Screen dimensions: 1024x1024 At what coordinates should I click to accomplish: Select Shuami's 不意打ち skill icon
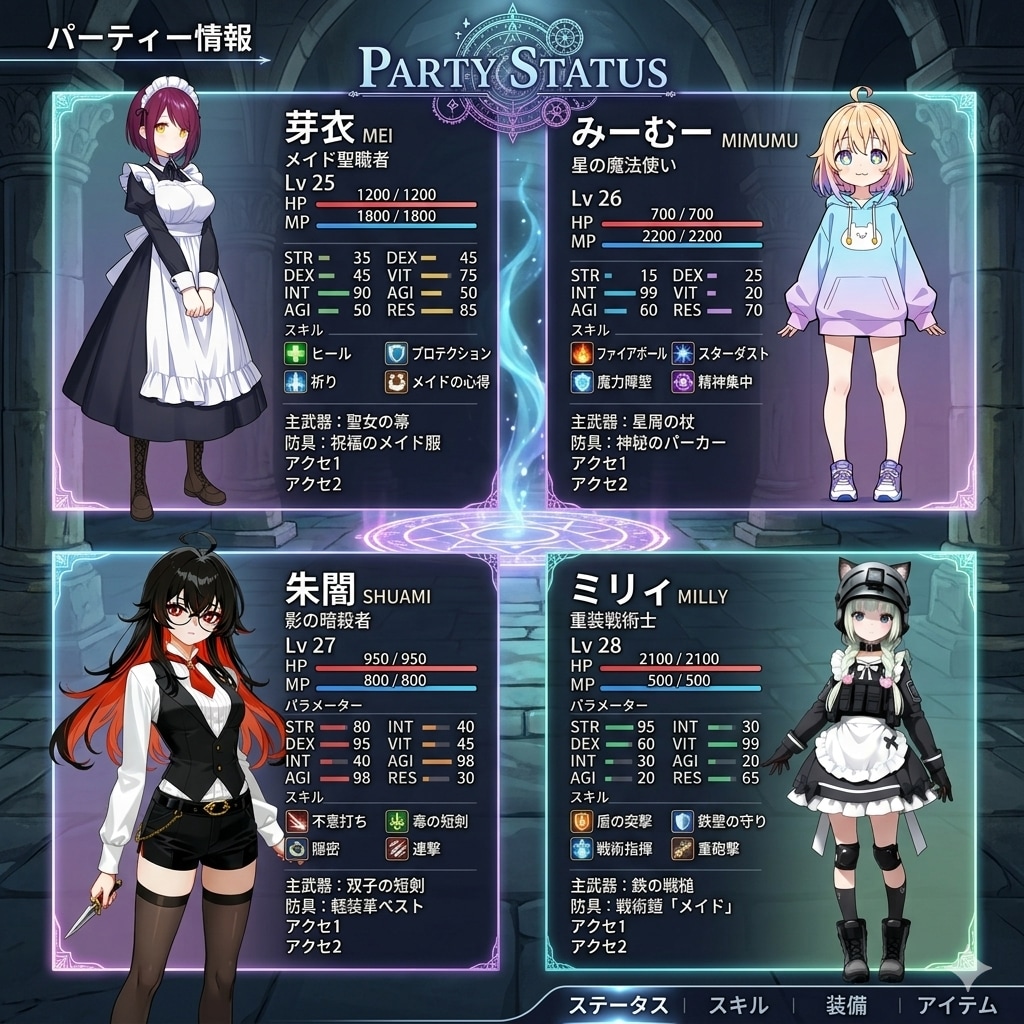(297, 822)
